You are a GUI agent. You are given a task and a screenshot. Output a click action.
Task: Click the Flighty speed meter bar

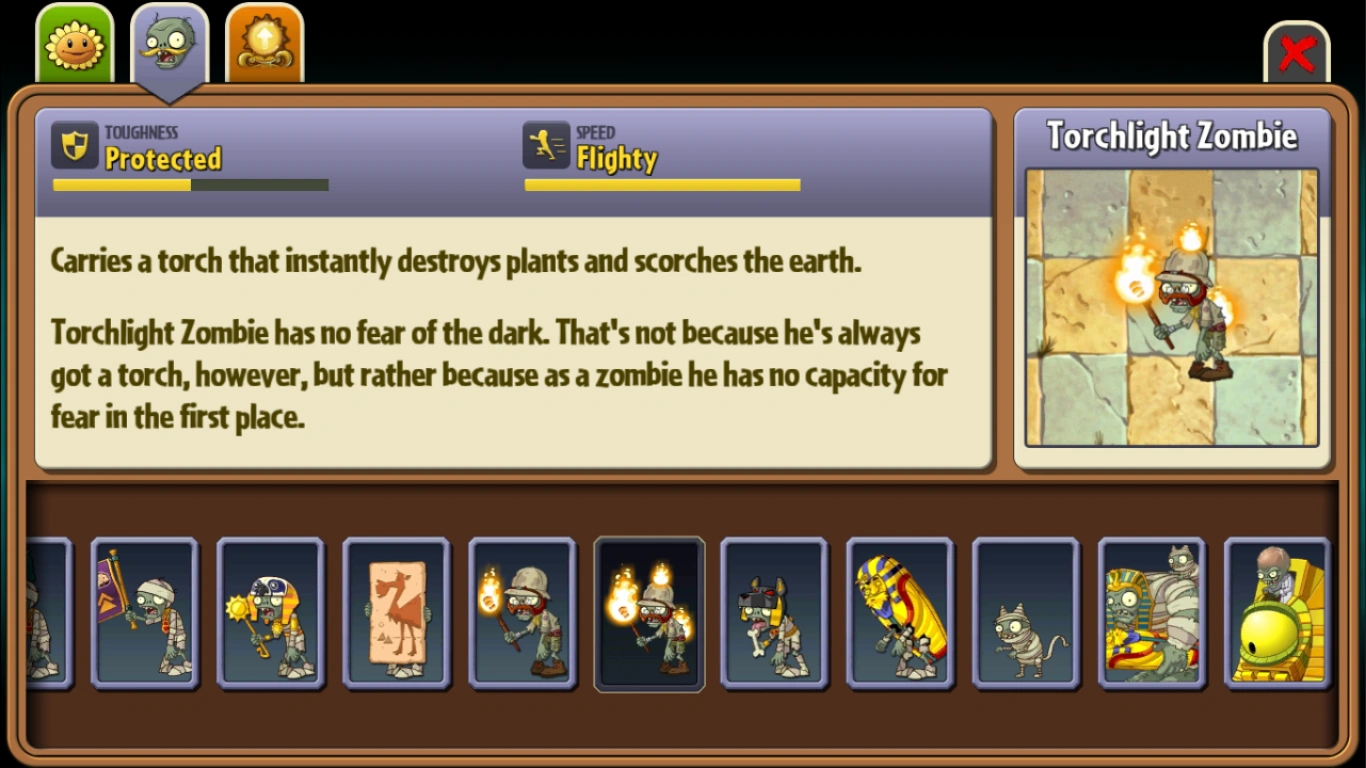pos(662,184)
